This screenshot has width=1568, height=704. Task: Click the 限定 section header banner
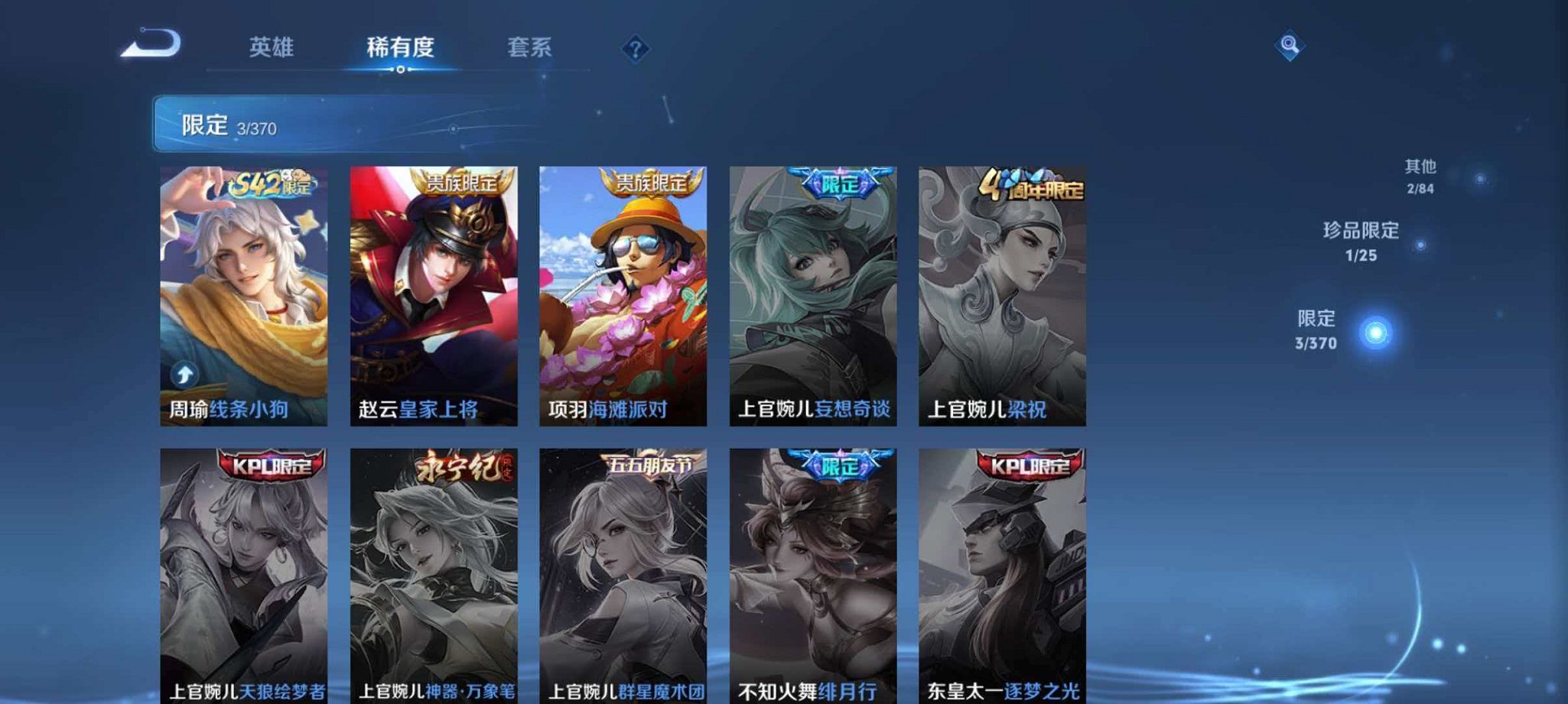point(306,124)
